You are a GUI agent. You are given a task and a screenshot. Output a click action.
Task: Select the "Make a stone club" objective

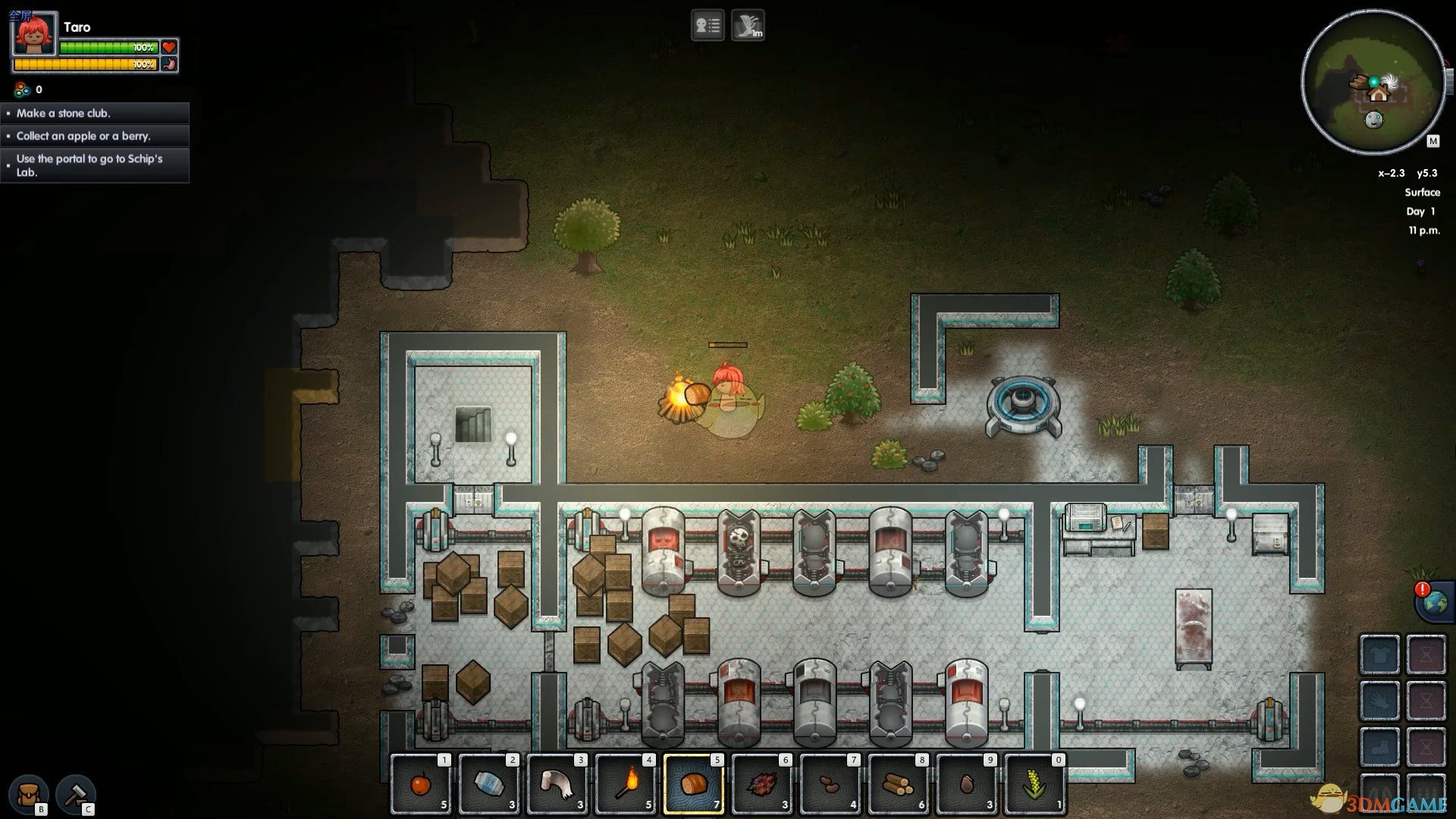point(95,113)
